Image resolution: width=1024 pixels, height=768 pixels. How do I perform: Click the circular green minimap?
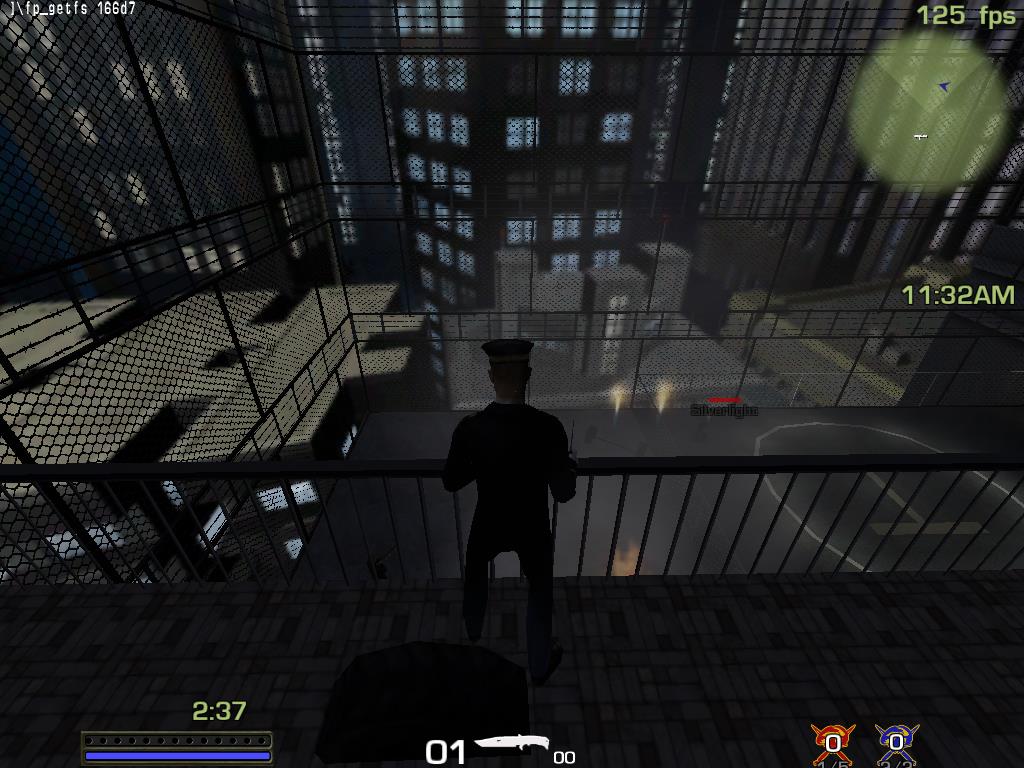926,110
